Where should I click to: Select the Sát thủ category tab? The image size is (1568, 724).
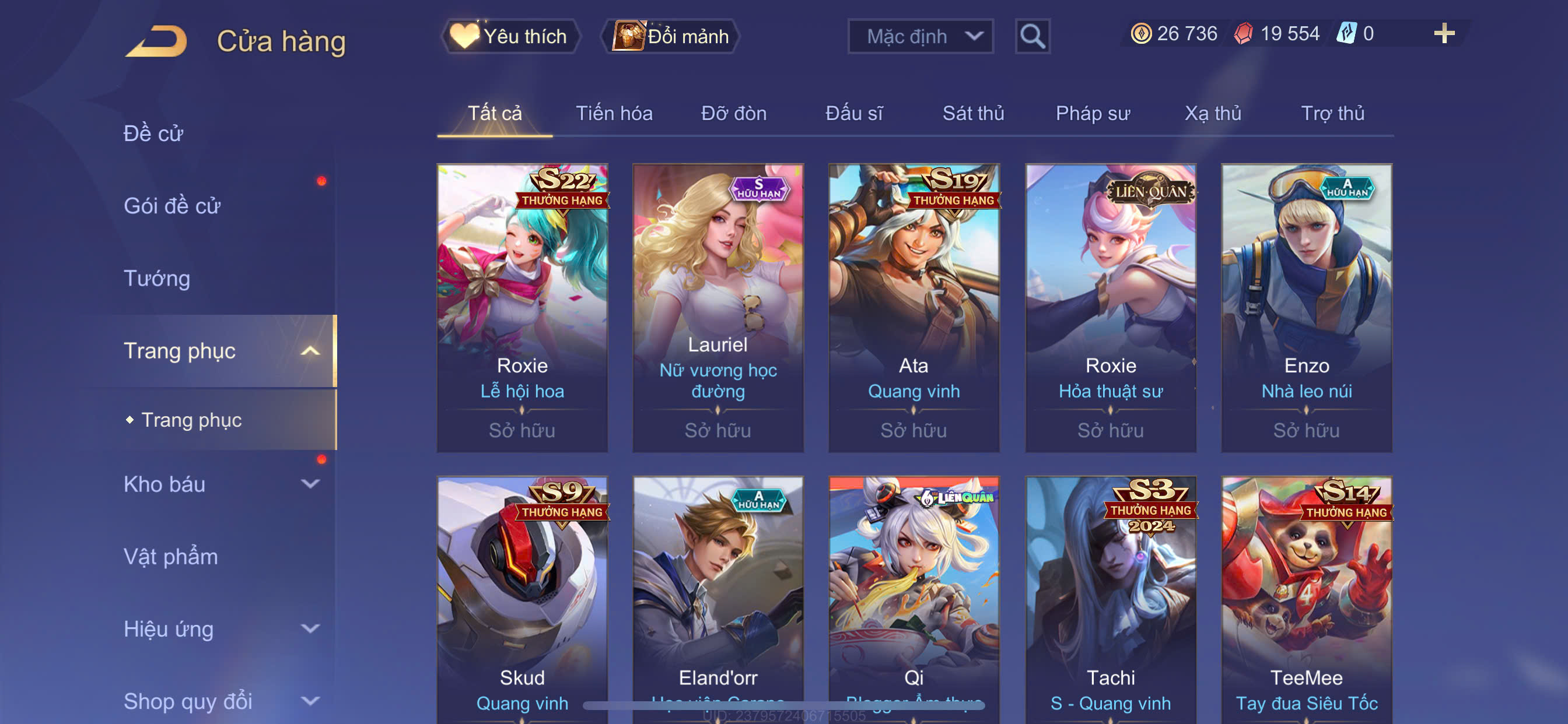point(972,113)
